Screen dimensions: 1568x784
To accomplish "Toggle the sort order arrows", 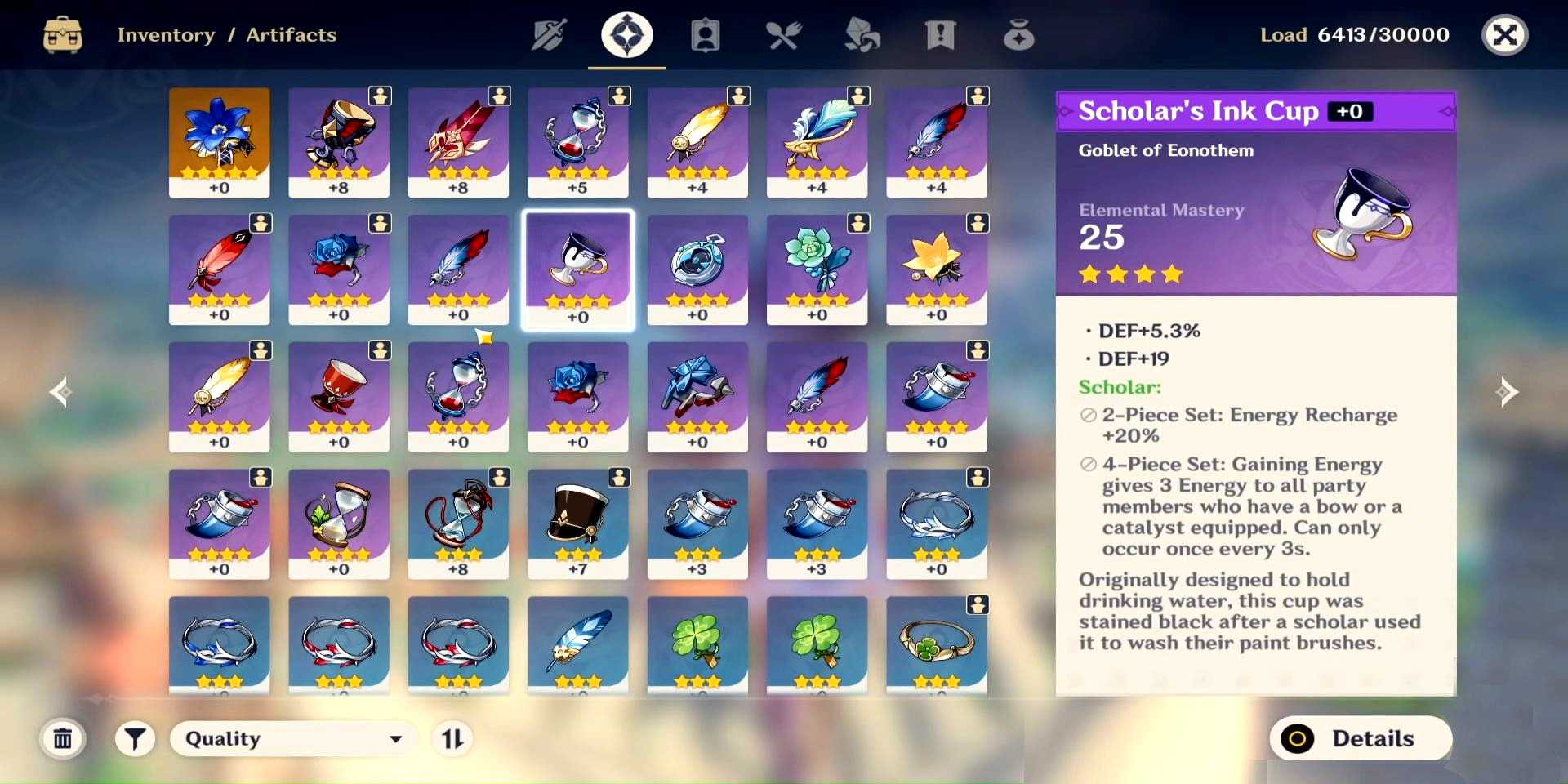I will tap(452, 739).
